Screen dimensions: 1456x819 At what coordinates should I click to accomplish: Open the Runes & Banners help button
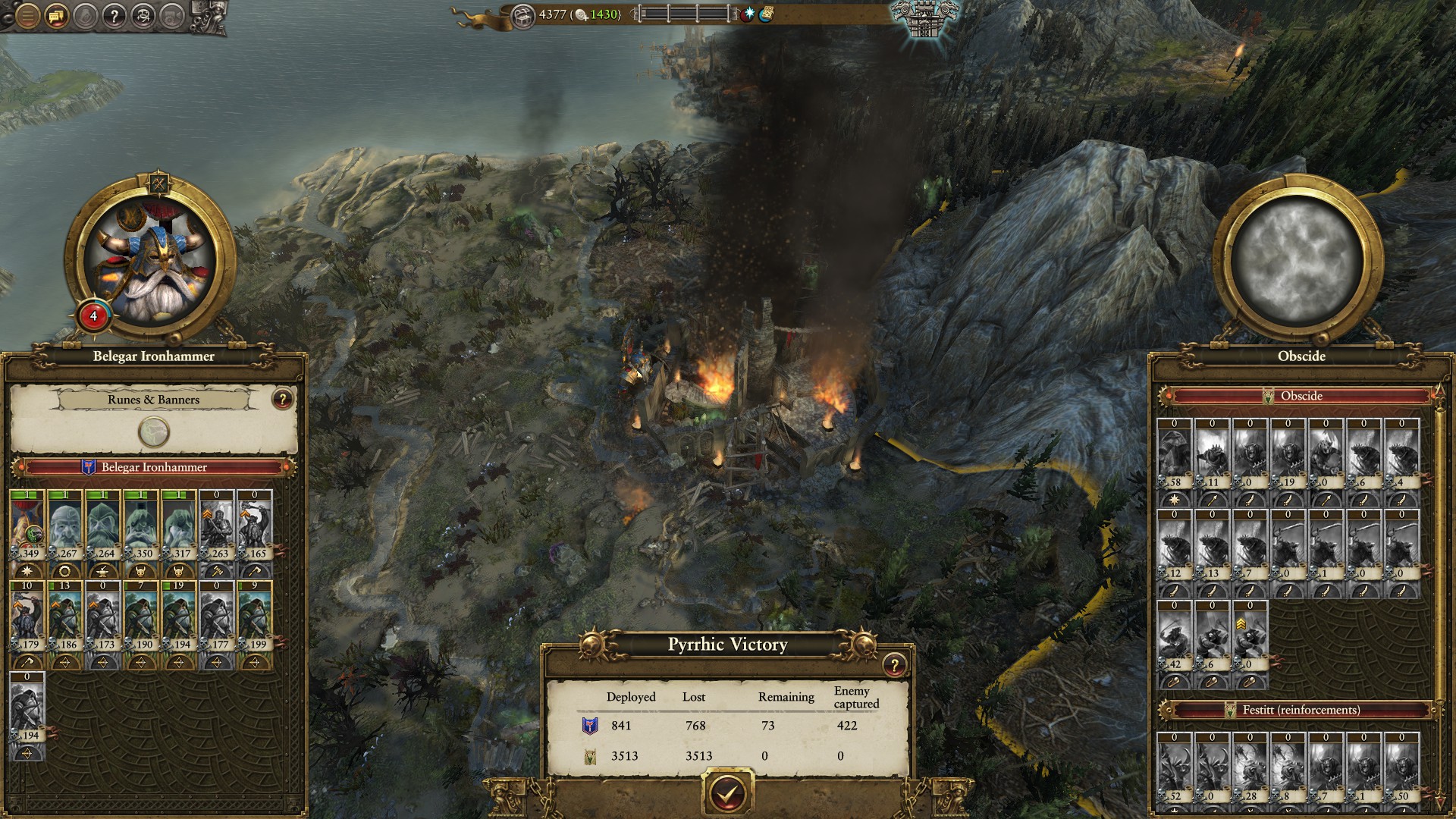point(282,399)
